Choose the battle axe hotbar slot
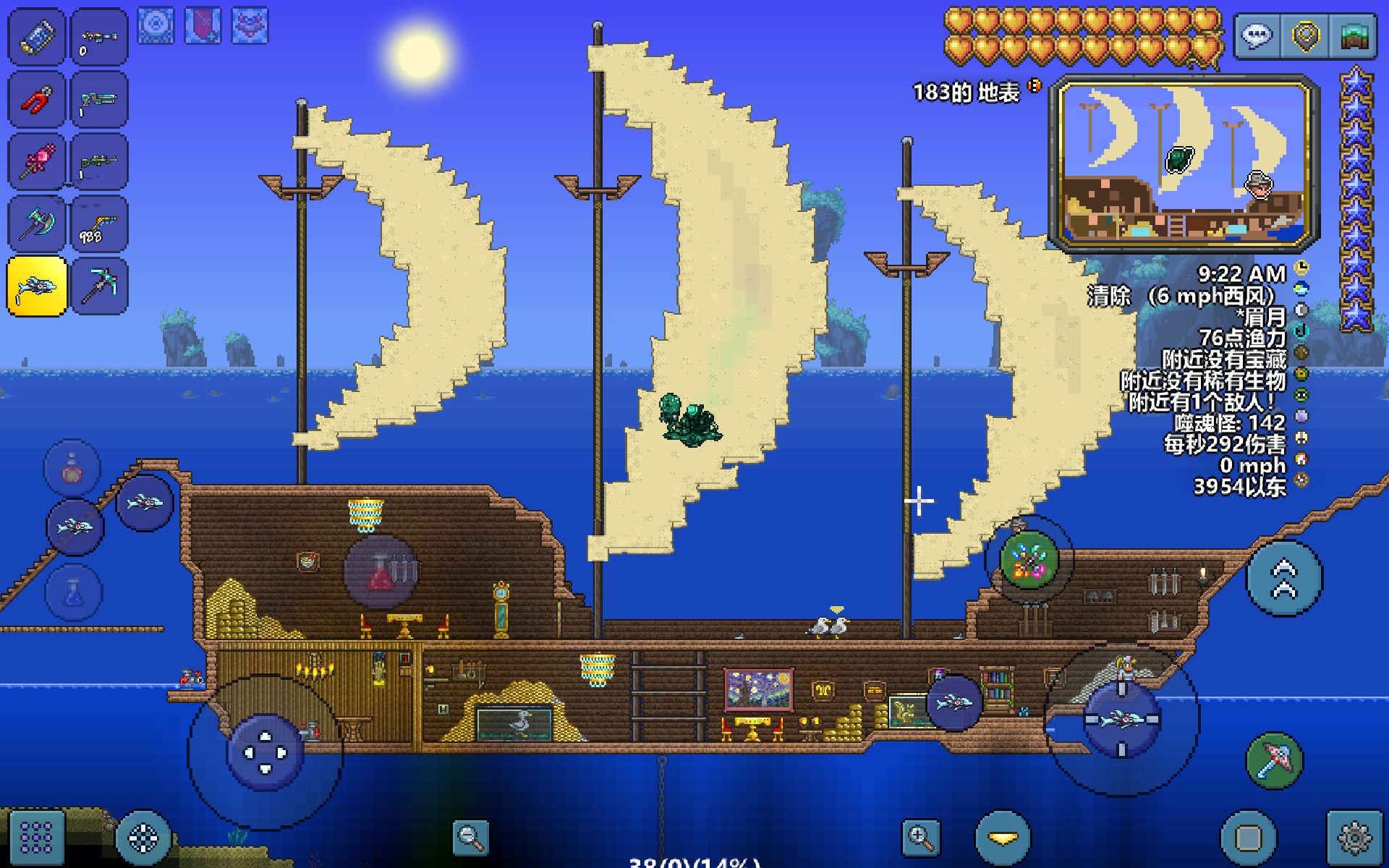1389x868 pixels. click(37, 224)
